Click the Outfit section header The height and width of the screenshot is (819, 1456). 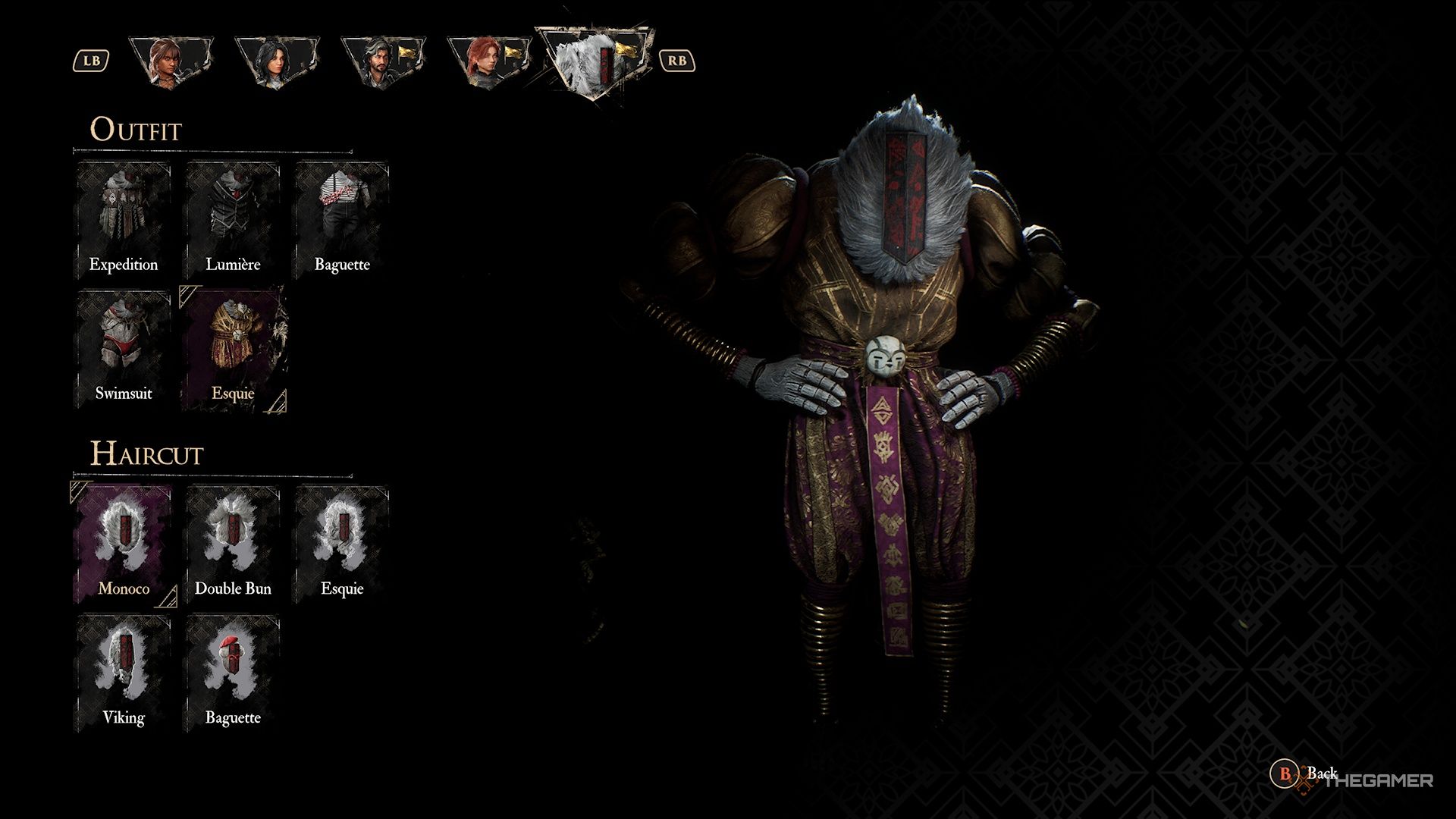pos(136,130)
